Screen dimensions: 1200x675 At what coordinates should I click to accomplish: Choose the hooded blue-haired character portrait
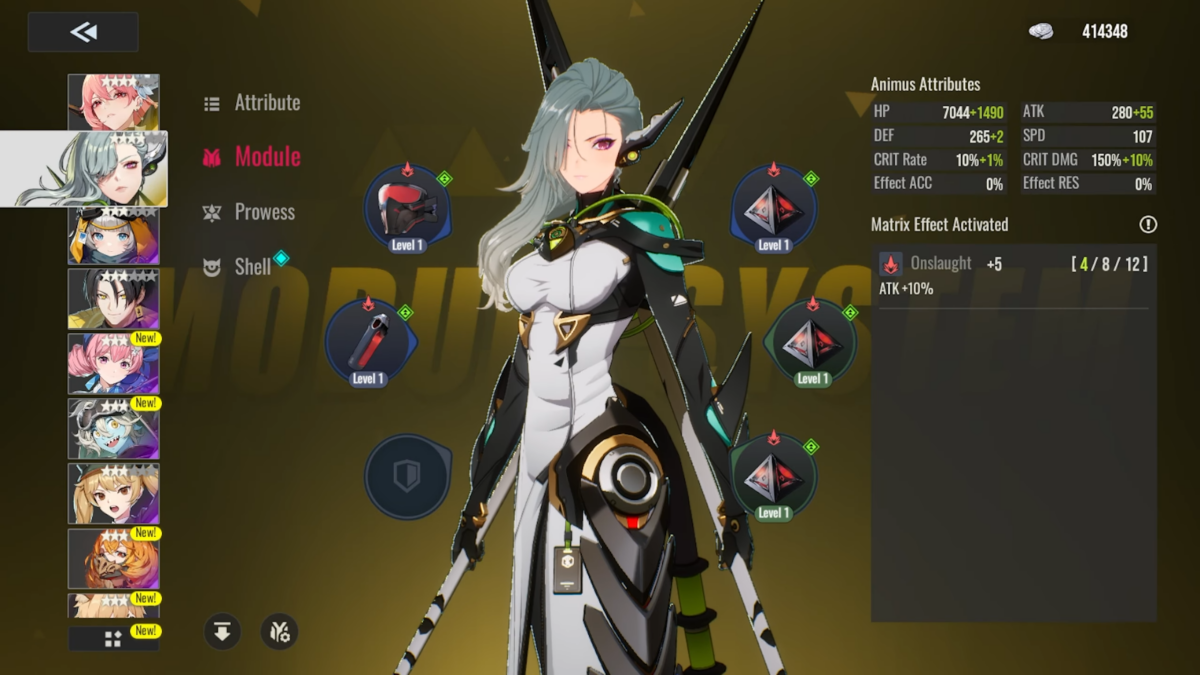113,235
